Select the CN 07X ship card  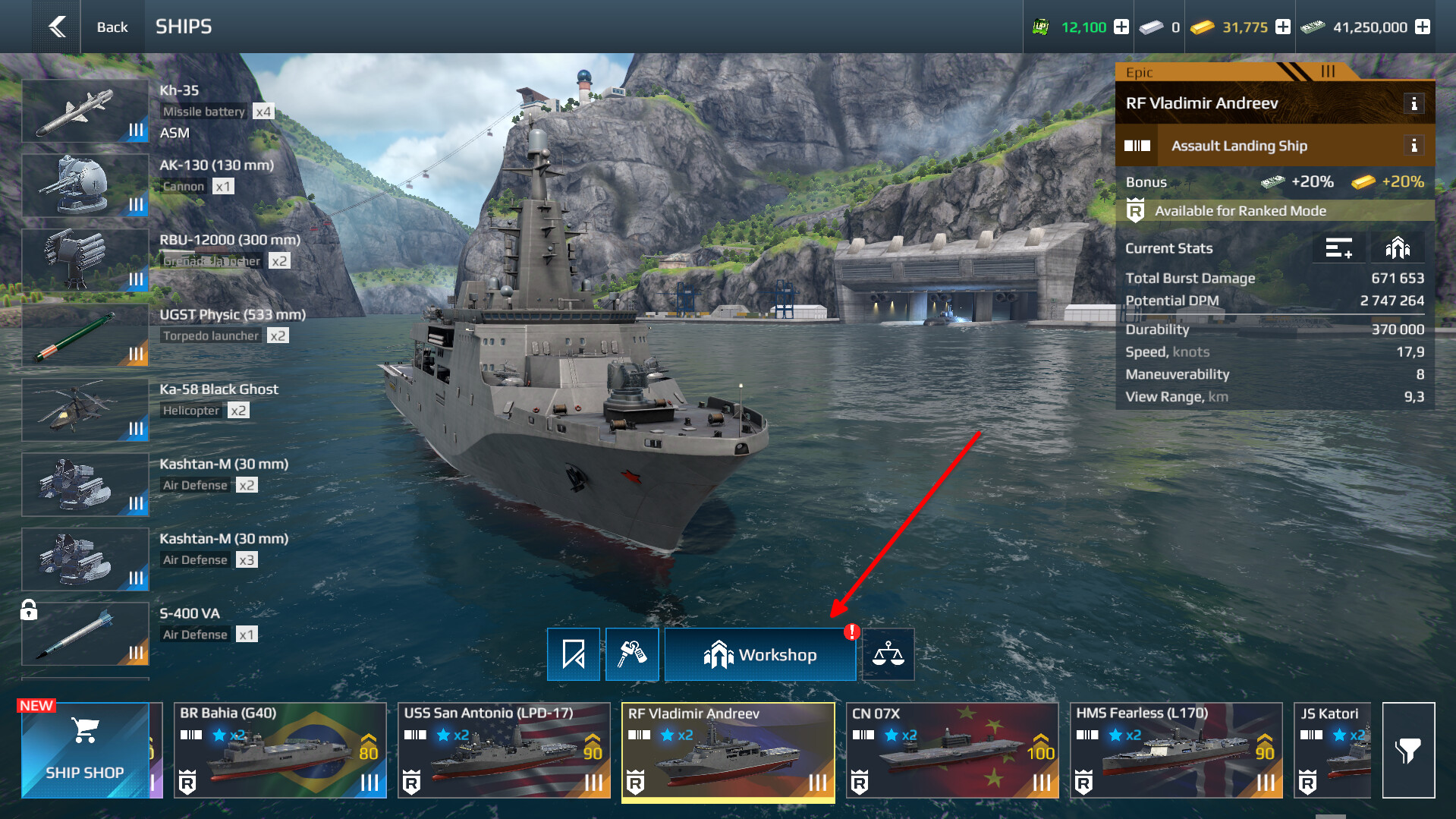951,750
